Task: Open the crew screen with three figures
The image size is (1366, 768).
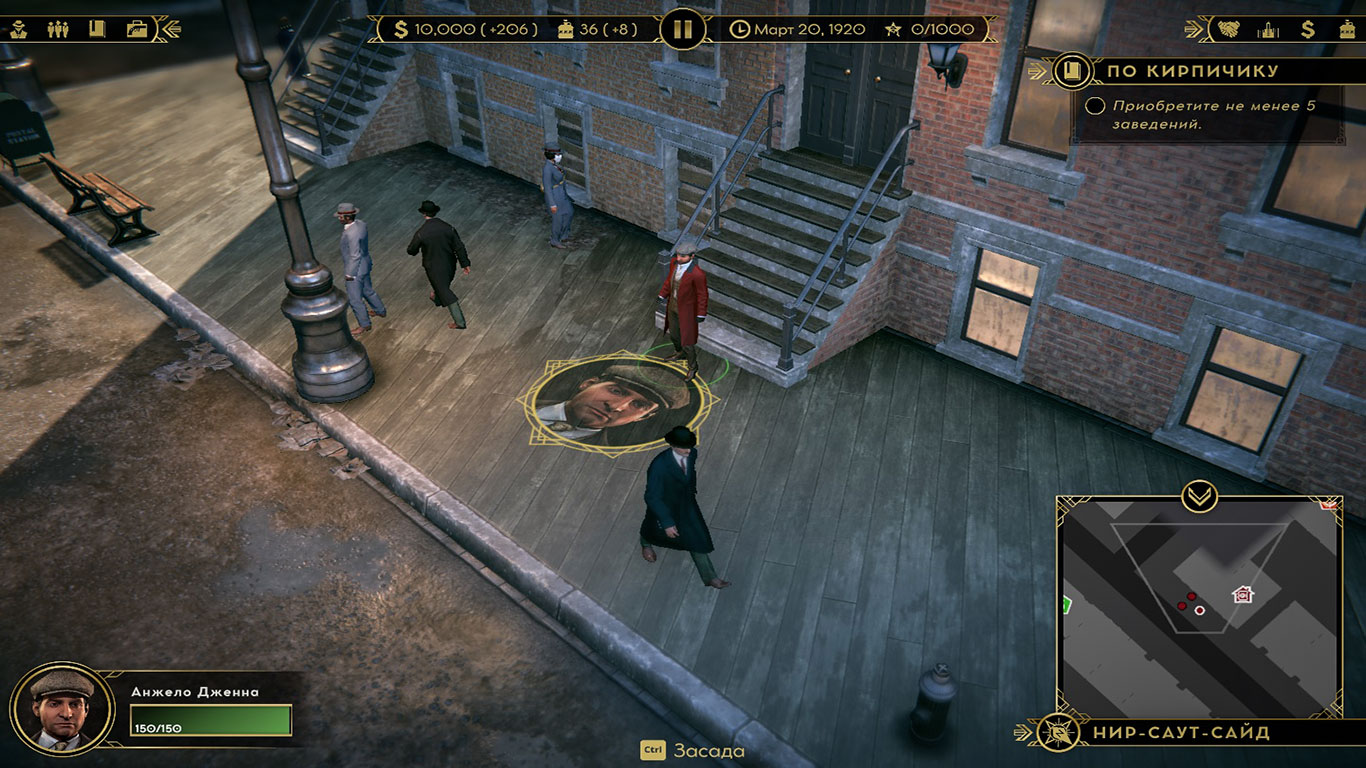Action: click(x=58, y=29)
